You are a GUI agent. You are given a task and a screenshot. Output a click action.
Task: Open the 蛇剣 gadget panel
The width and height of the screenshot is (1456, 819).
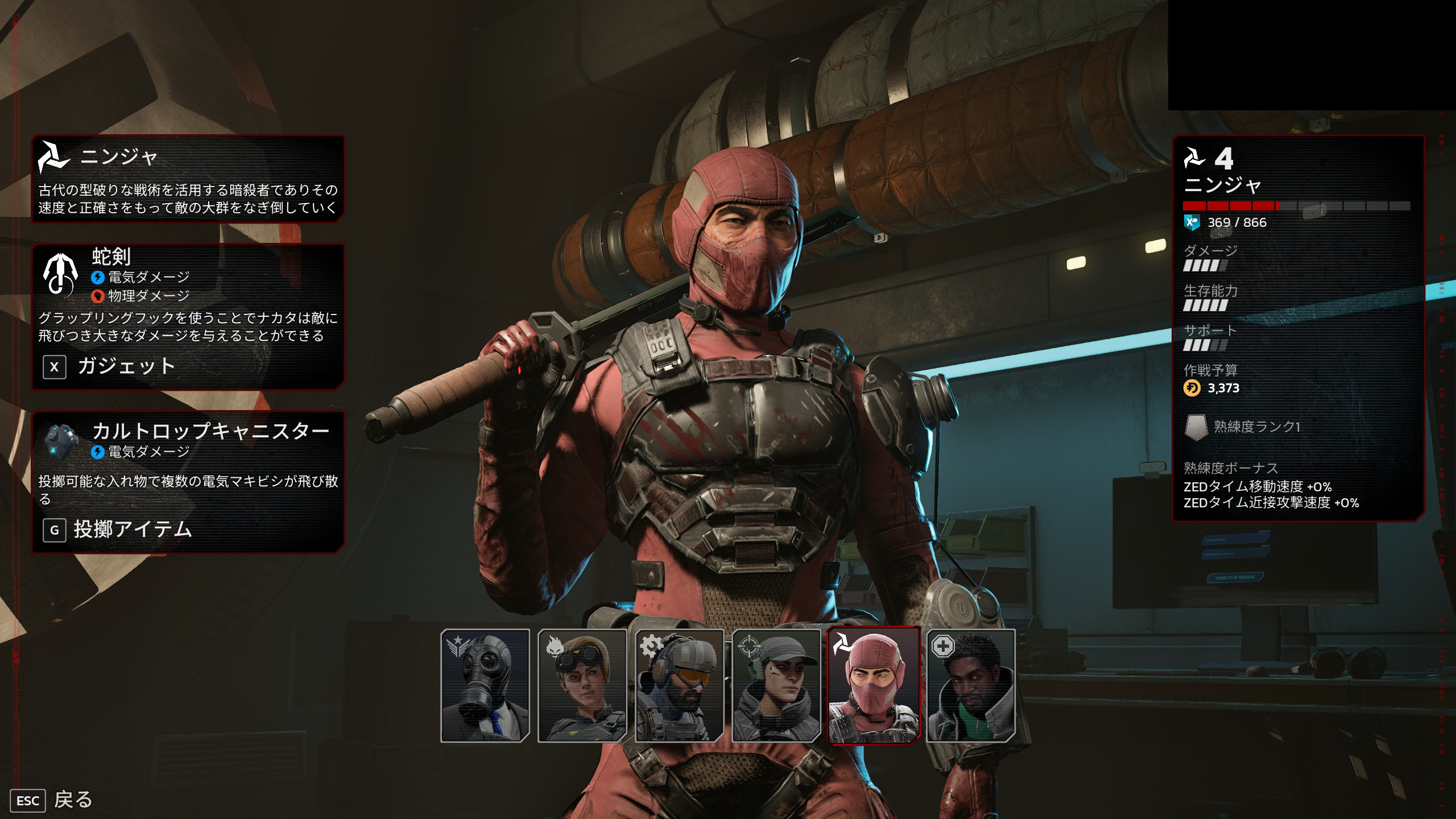tap(188, 316)
